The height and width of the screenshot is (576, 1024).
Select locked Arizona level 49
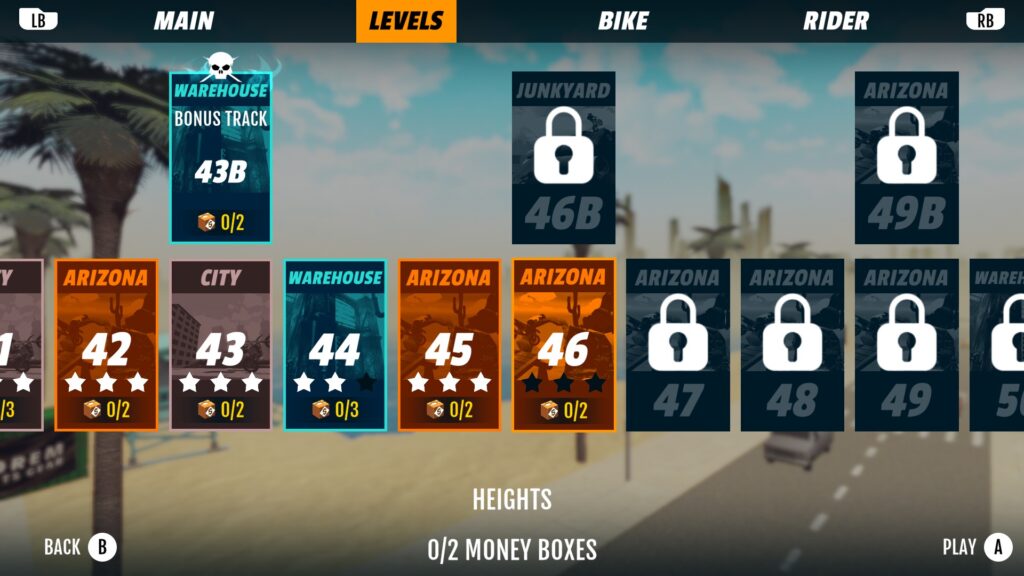tap(906, 345)
